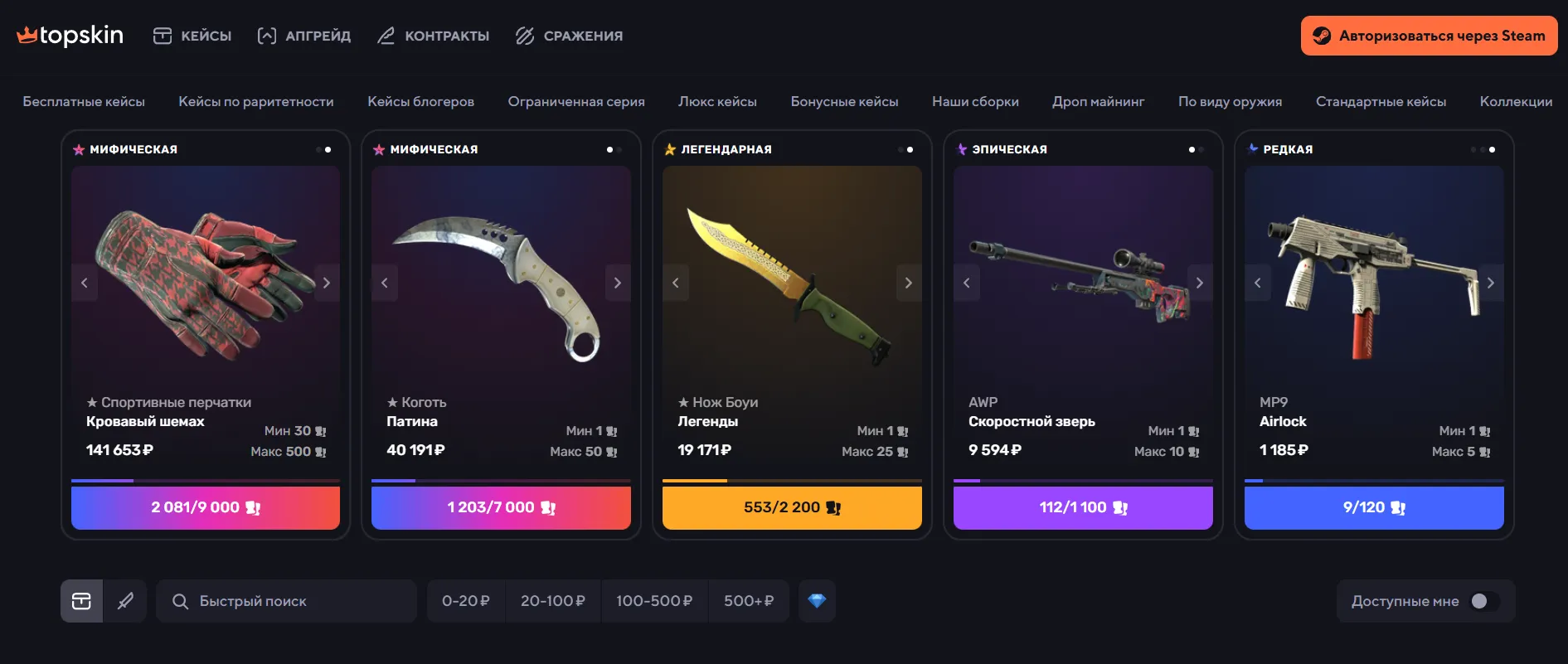The image size is (1568, 664).
Task: Go to the Апгрейд page
Action: [304, 36]
